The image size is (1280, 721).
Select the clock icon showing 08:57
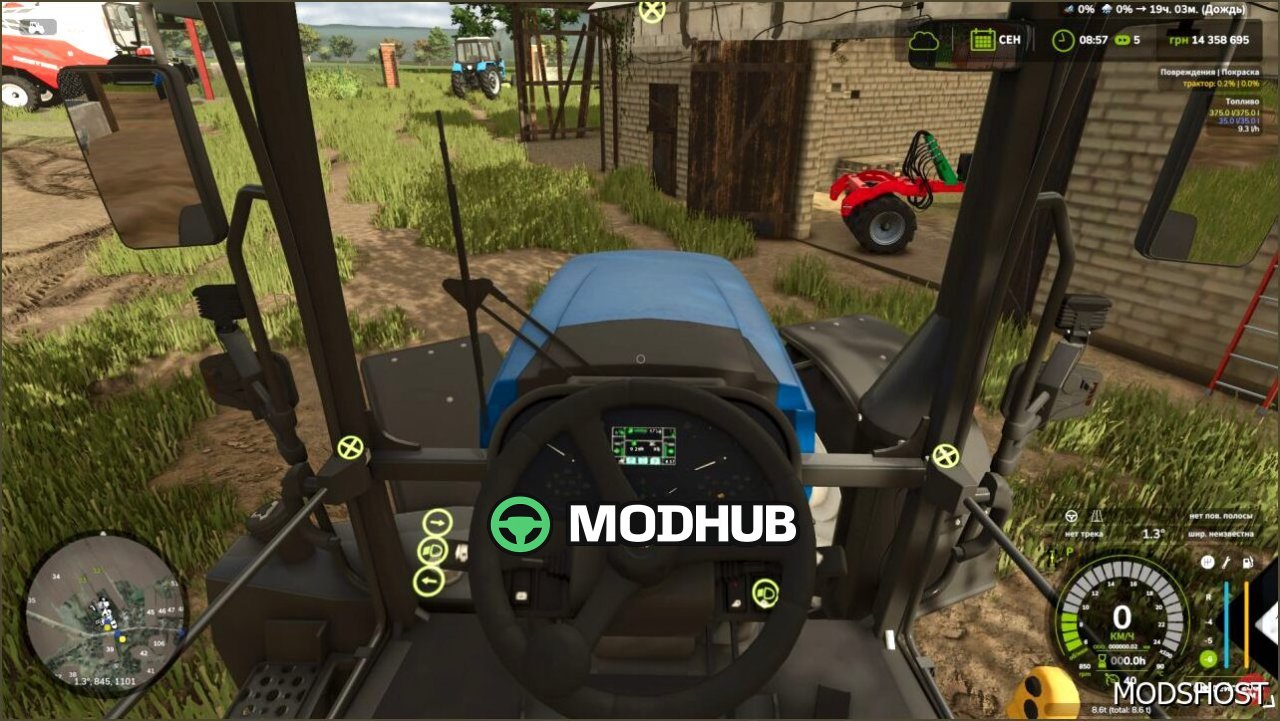point(1061,40)
